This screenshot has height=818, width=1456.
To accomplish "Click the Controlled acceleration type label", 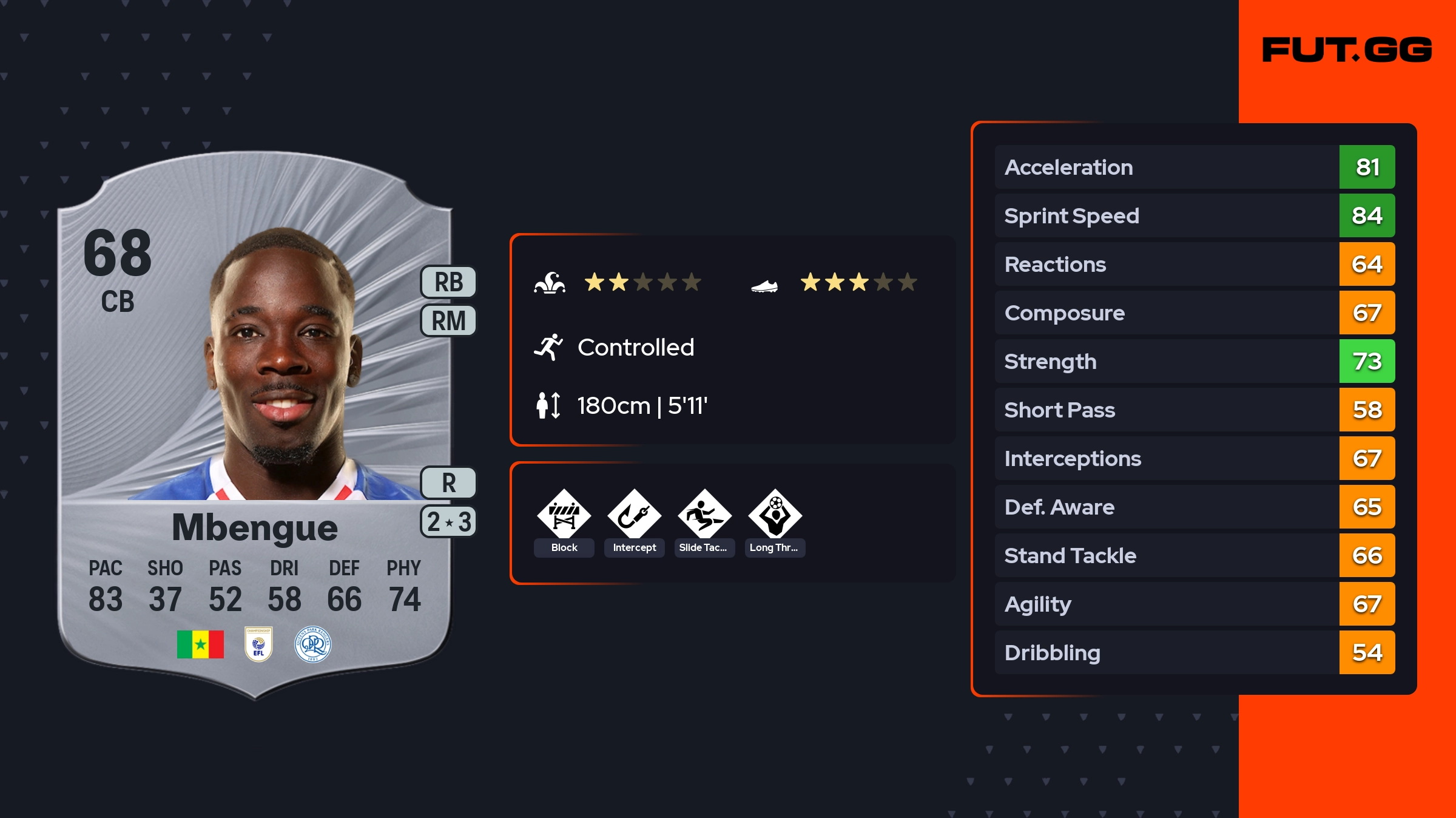I will (635, 348).
